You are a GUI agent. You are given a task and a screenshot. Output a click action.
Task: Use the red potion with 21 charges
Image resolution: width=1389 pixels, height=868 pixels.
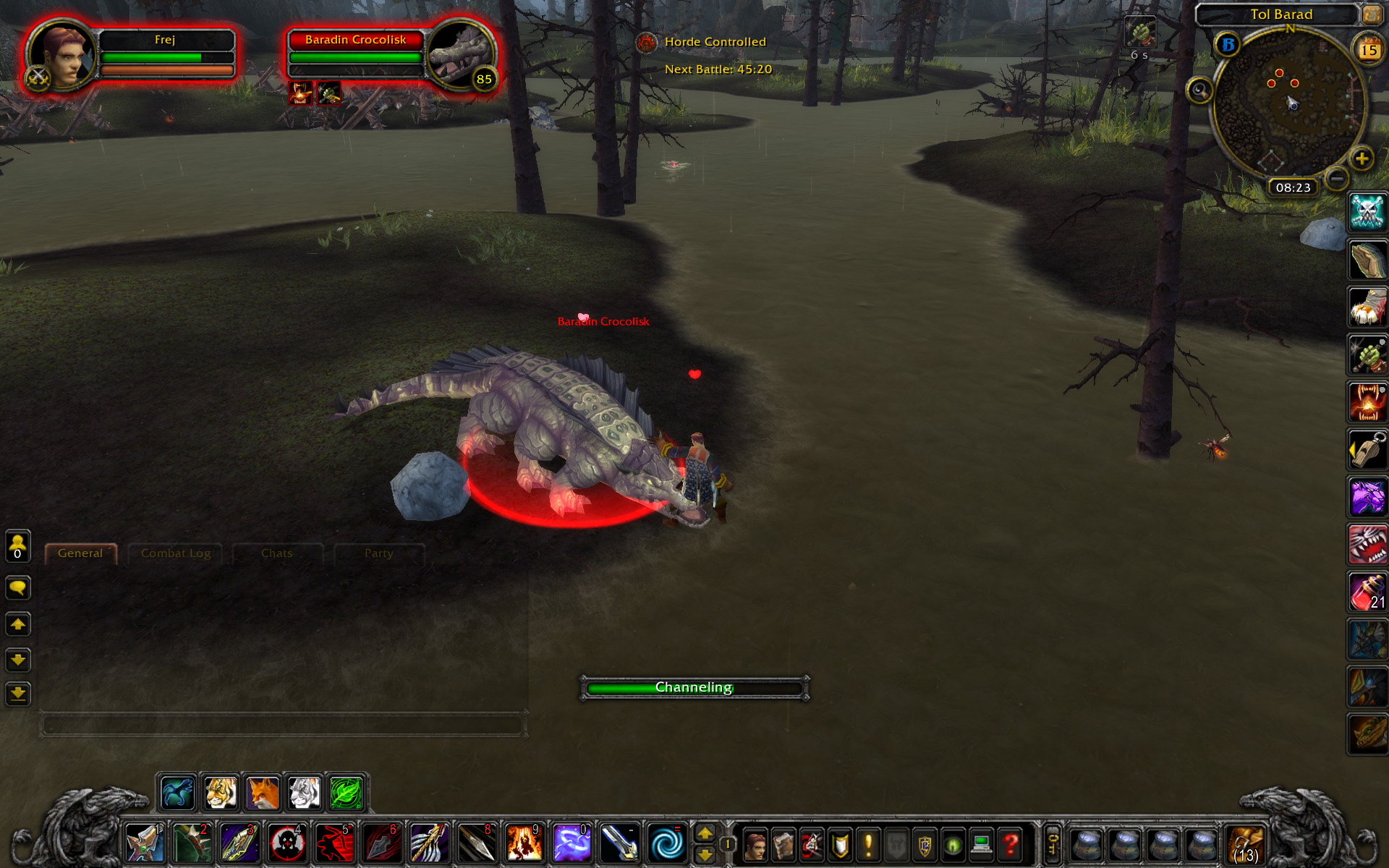[1367, 592]
